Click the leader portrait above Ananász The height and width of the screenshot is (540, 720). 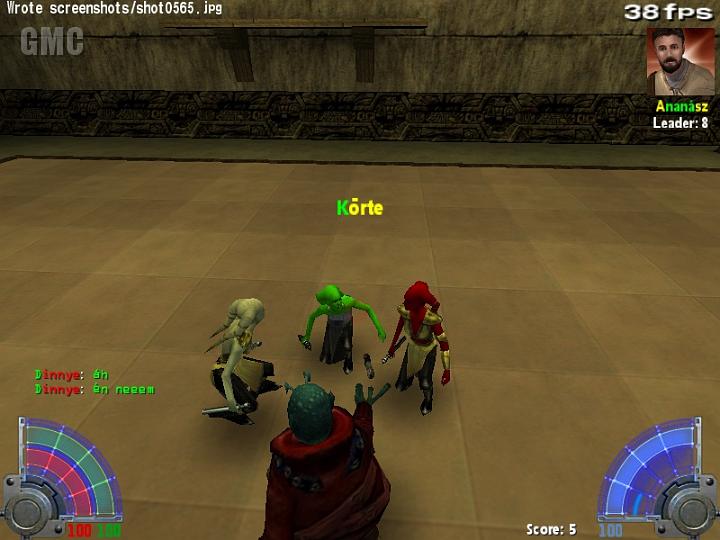click(680, 61)
